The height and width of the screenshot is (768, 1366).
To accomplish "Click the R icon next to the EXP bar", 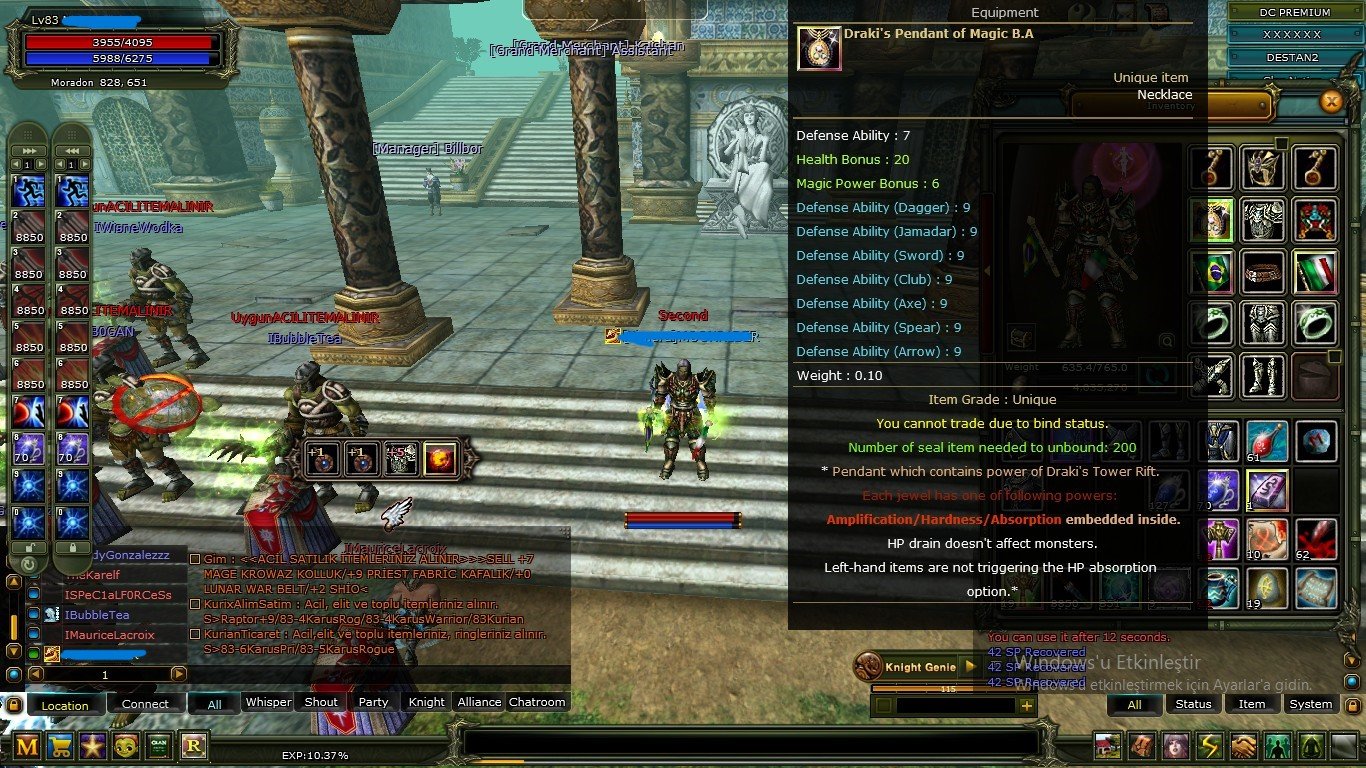I will (193, 747).
